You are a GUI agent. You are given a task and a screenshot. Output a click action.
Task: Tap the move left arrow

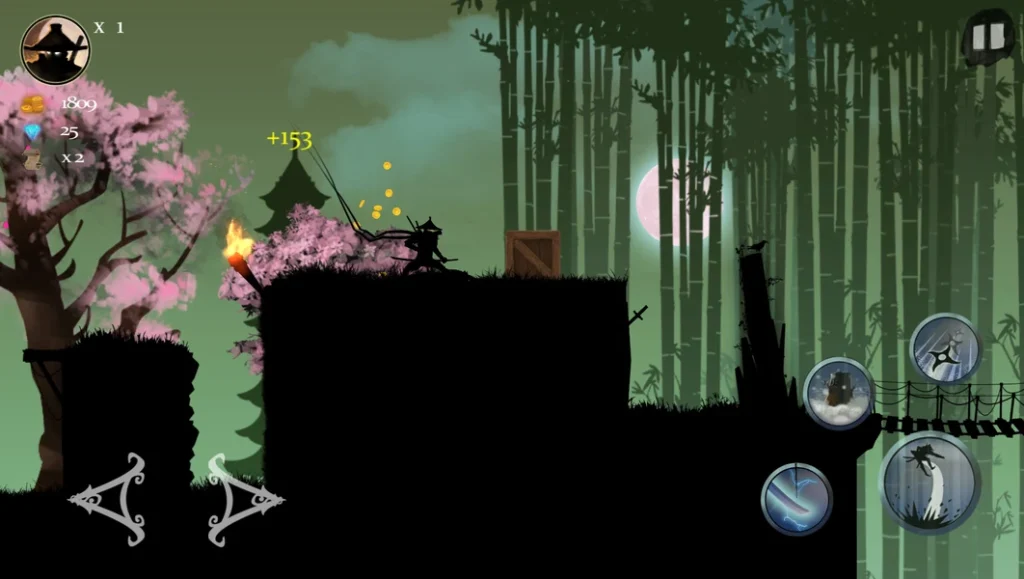[x=109, y=499]
